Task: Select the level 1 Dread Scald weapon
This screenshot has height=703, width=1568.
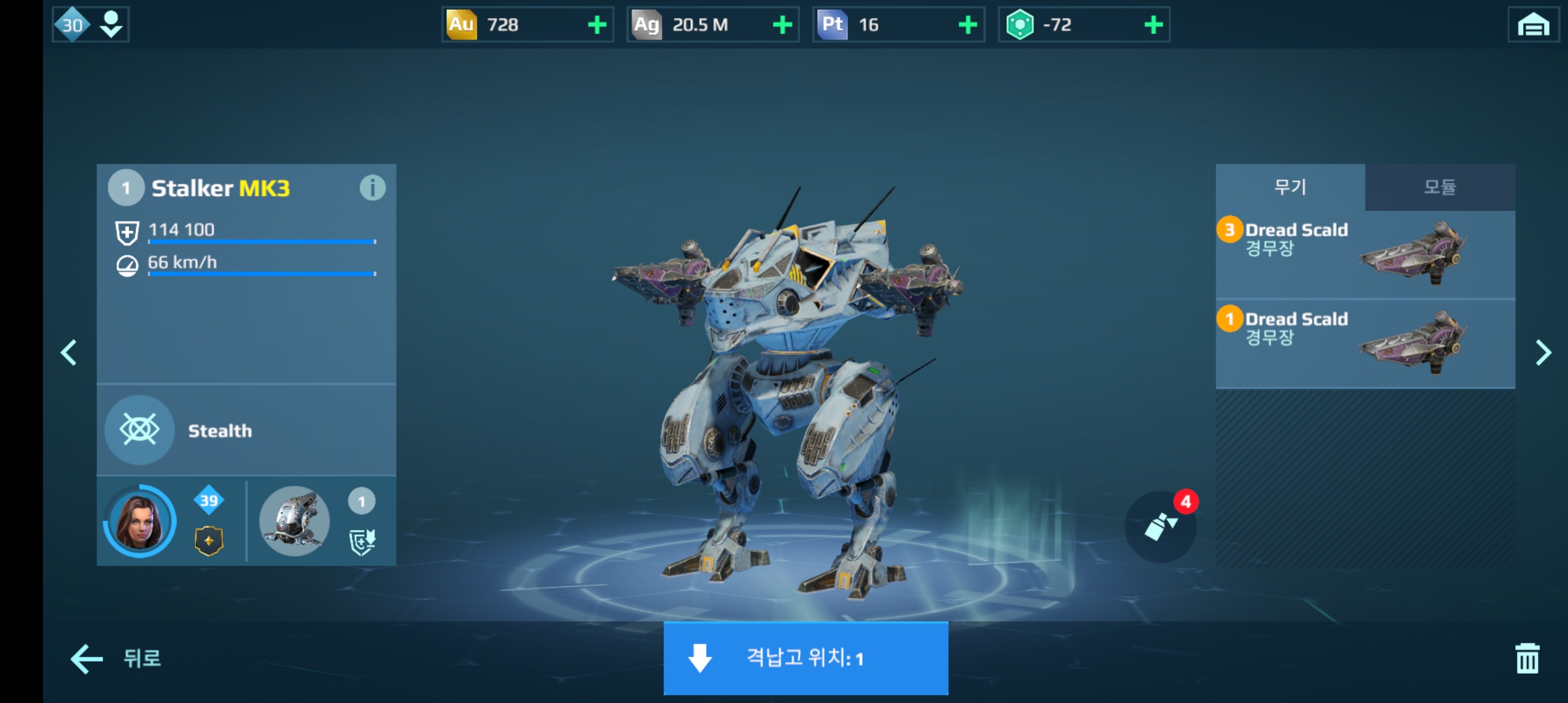Action: pyautogui.click(x=1365, y=343)
